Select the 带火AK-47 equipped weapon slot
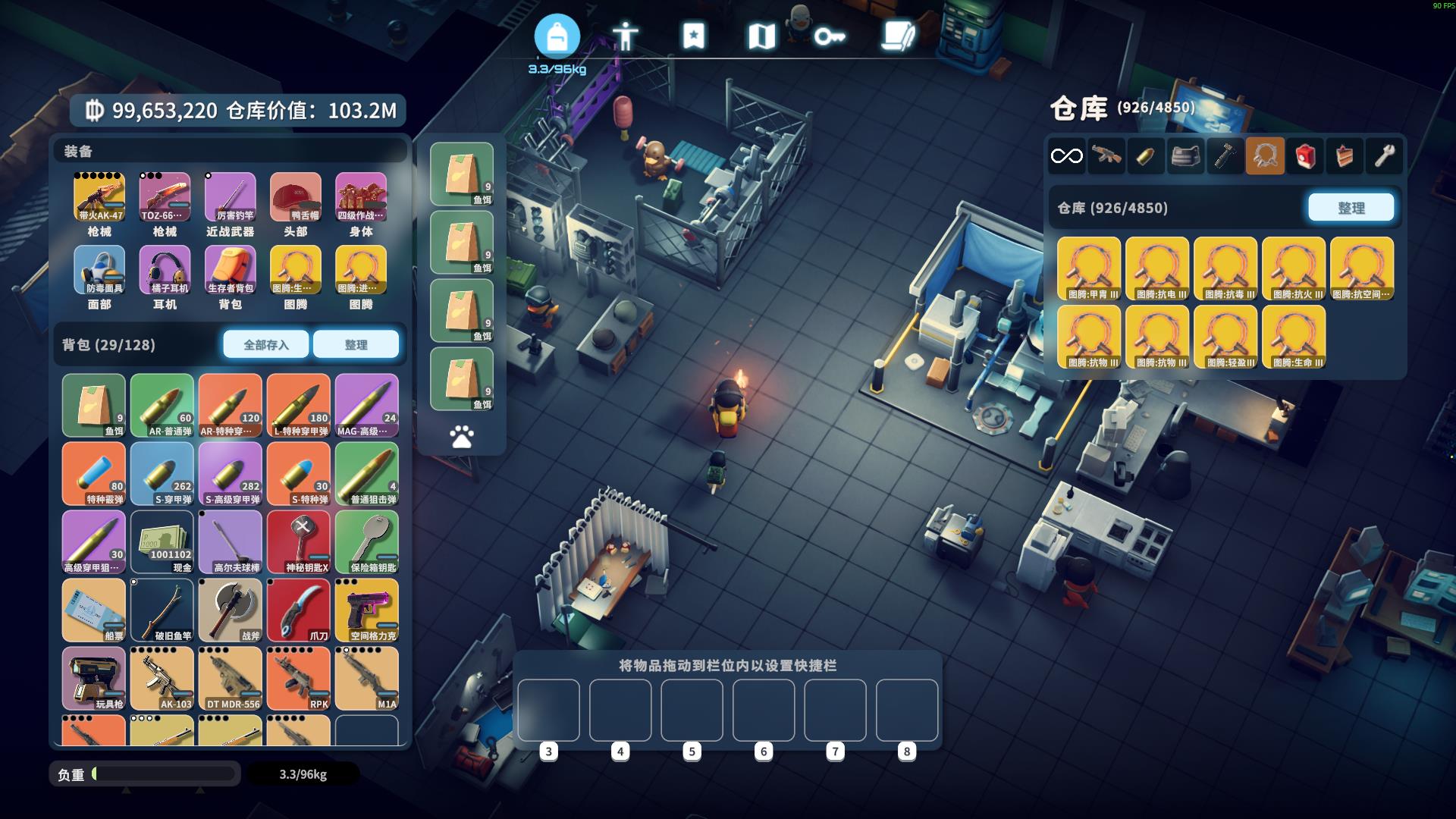 point(99,197)
